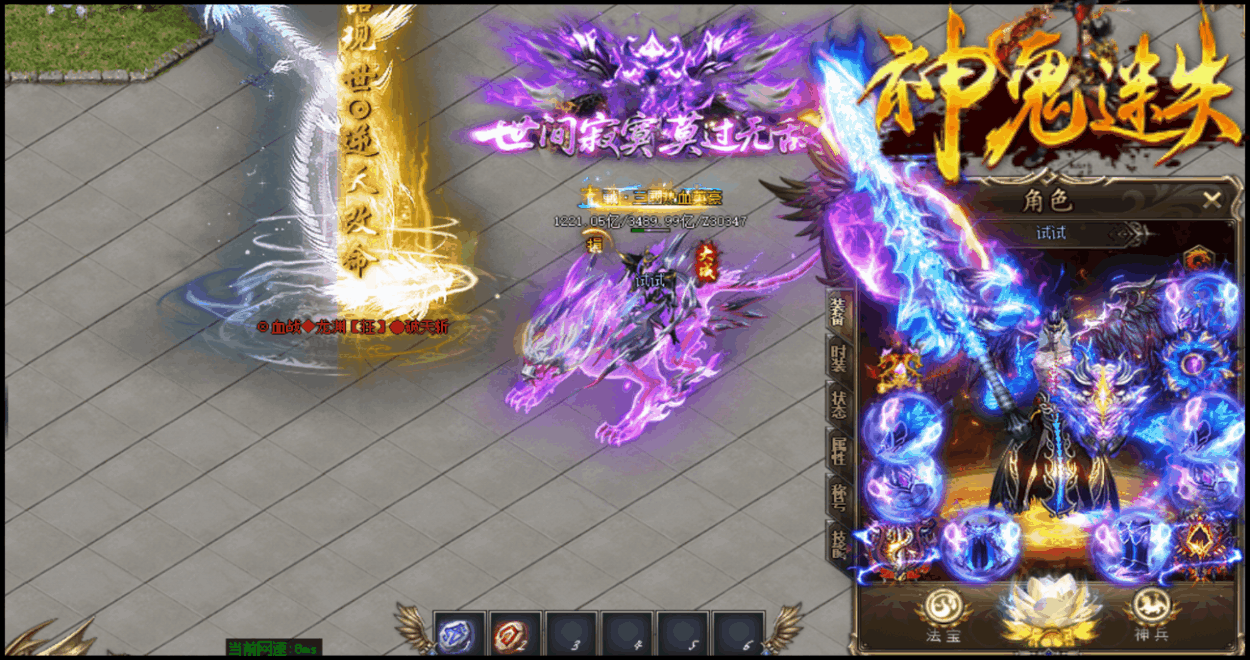Open the 技能 skills tab
Image resolution: width=1250 pixels, height=660 pixels.
(x=838, y=542)
